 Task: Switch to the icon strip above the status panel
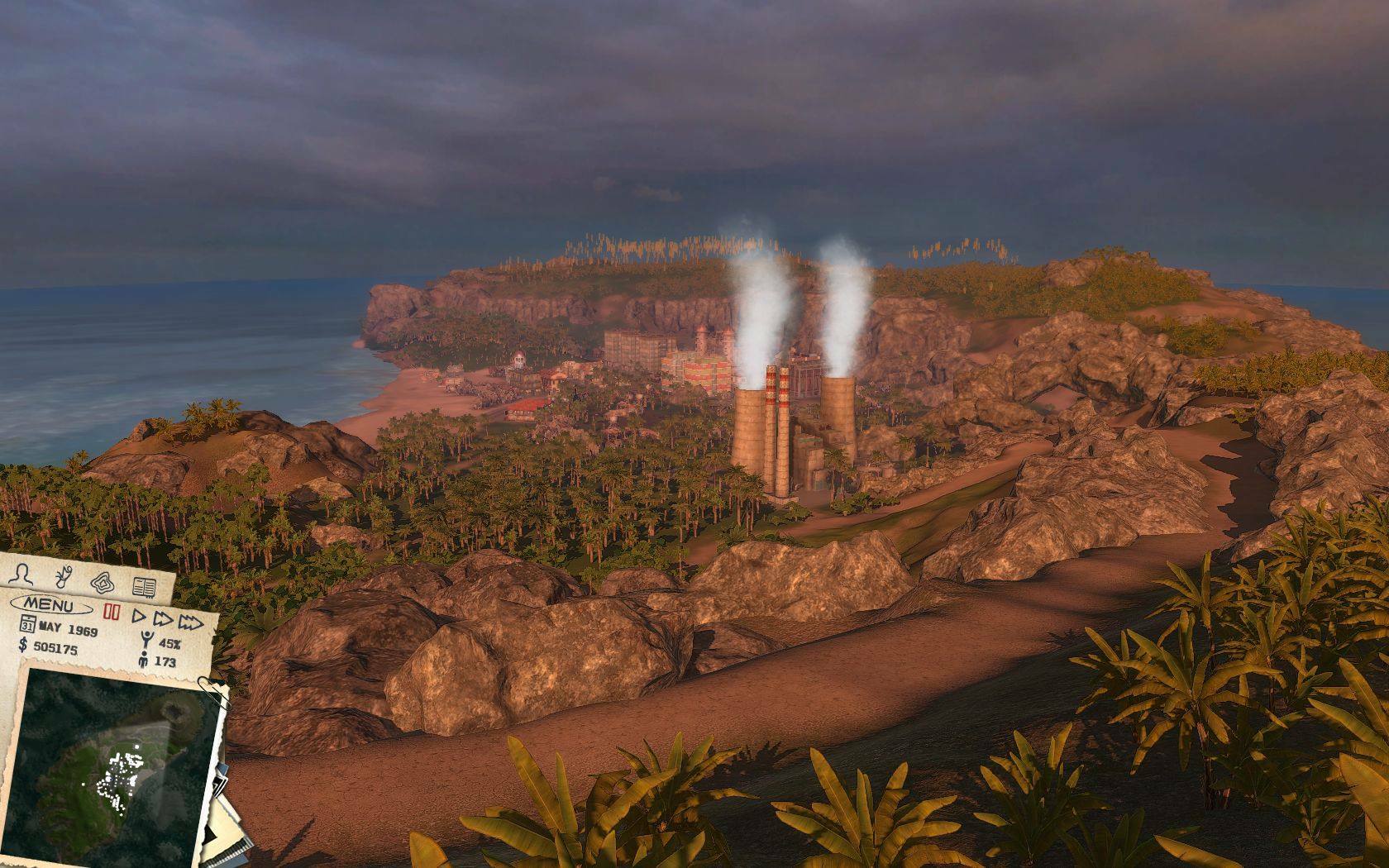tap(81, 577)
